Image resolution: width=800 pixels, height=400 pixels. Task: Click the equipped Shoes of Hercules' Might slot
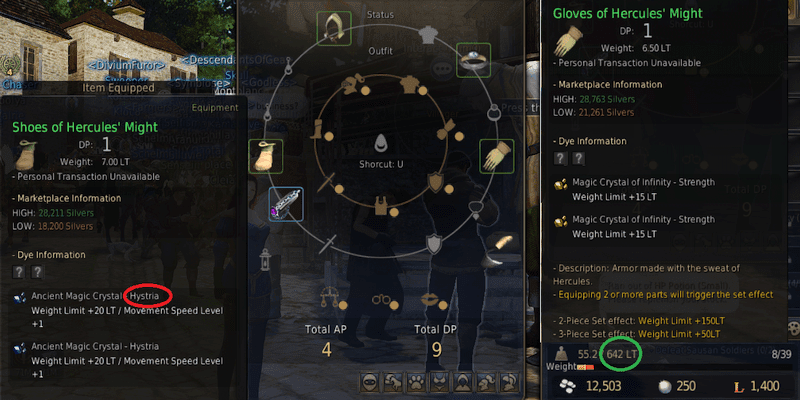[265, 157]
